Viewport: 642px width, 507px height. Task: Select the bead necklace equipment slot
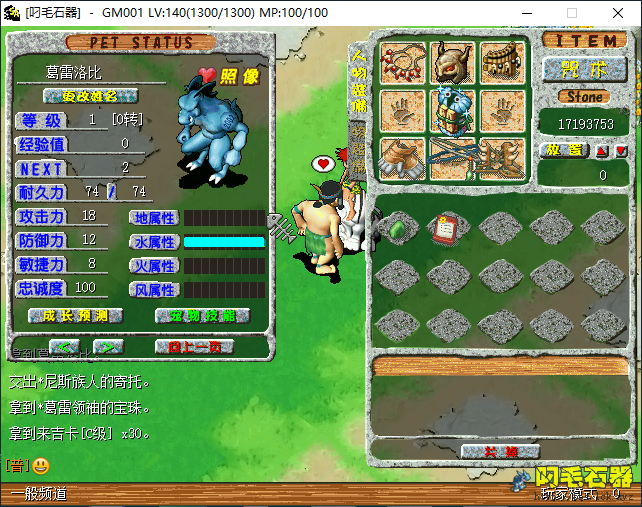(401, 62)
